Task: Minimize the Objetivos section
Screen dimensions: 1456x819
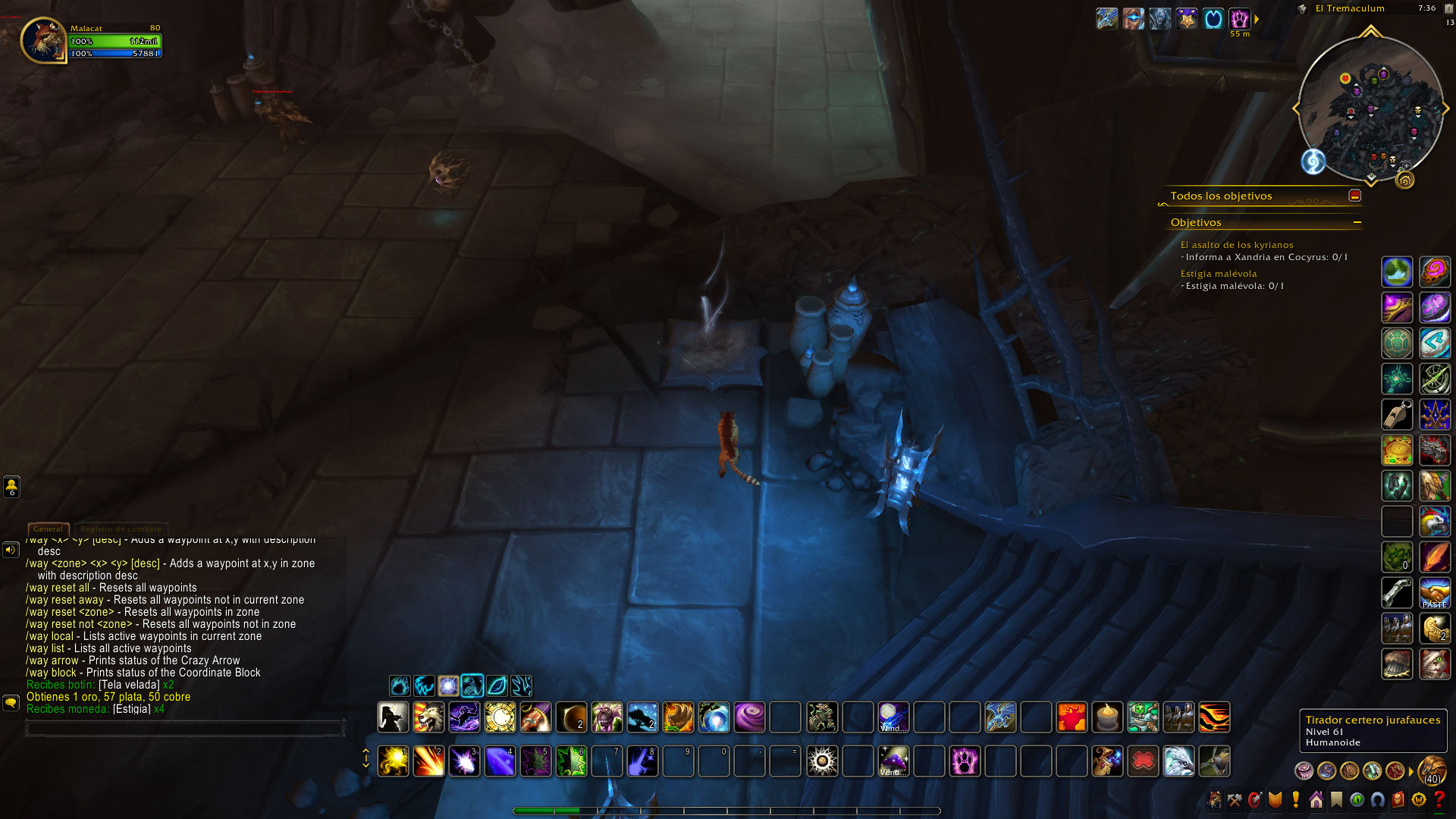Action: pos(1357,222)
